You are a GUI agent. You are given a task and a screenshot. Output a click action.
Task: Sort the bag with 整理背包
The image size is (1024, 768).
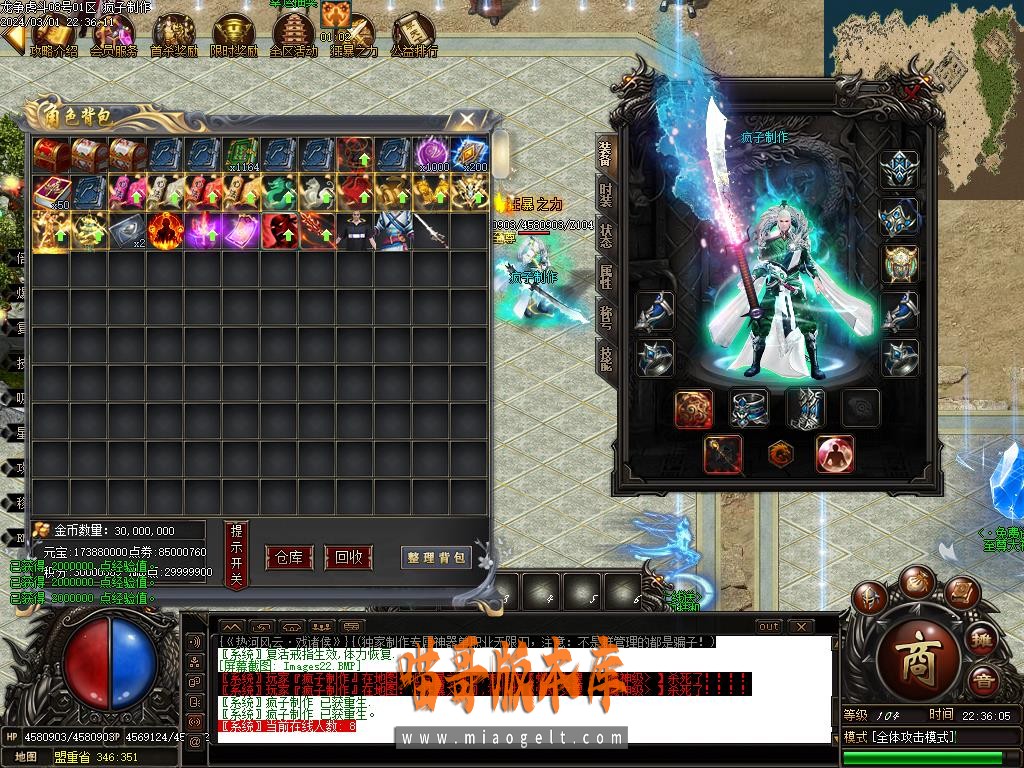(x=437, y=557)
